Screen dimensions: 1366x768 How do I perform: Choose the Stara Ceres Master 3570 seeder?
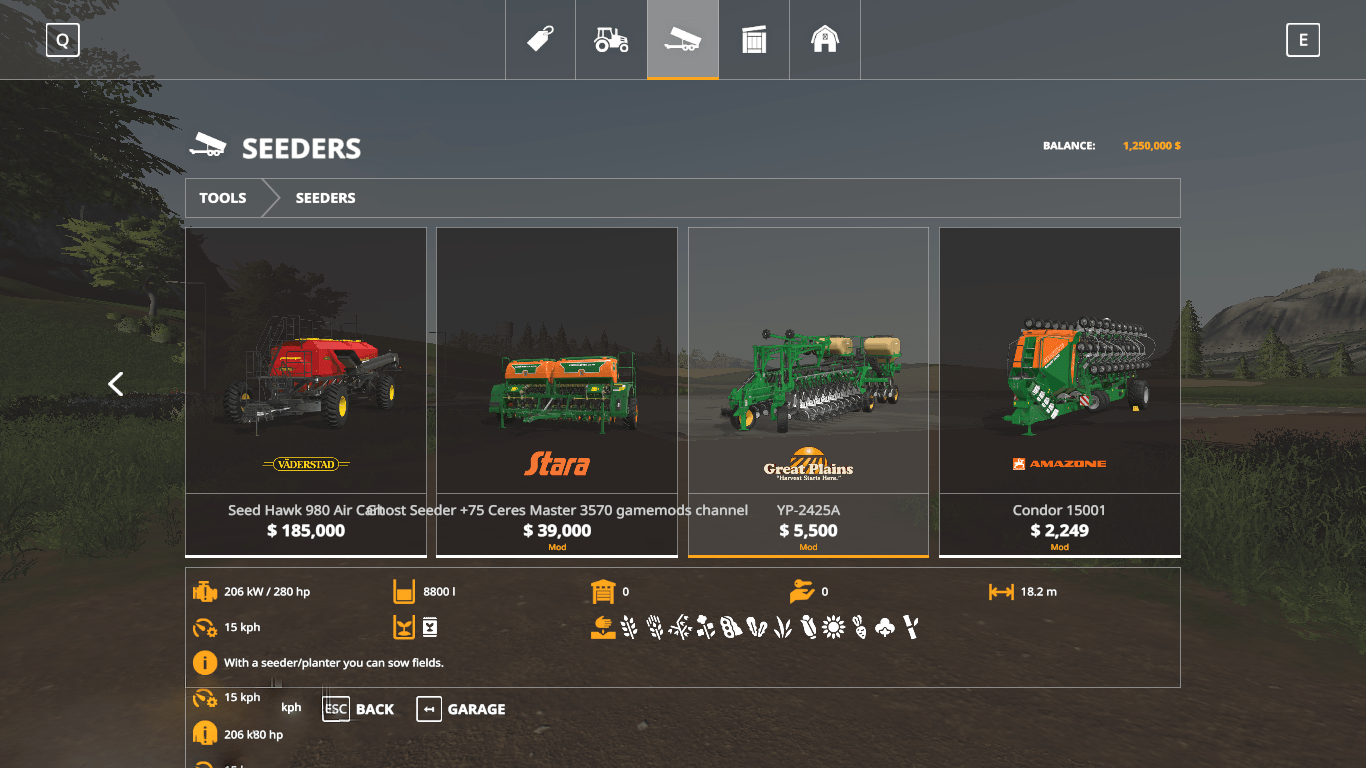click(557, 391)
